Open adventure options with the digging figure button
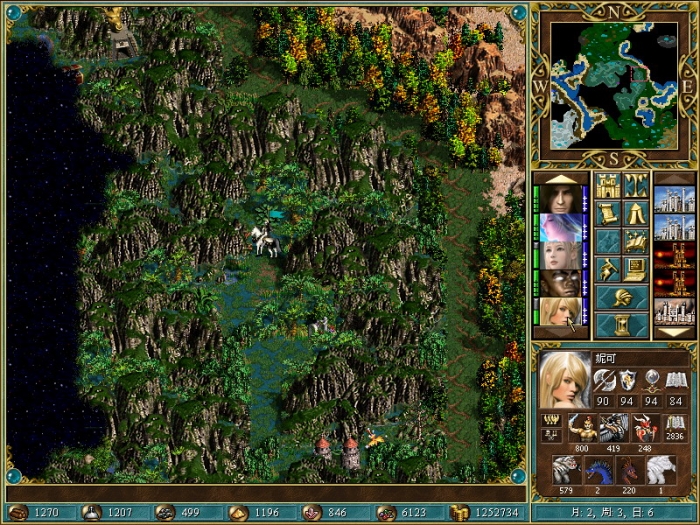This screenshot has height=525, width=700. 608,268
